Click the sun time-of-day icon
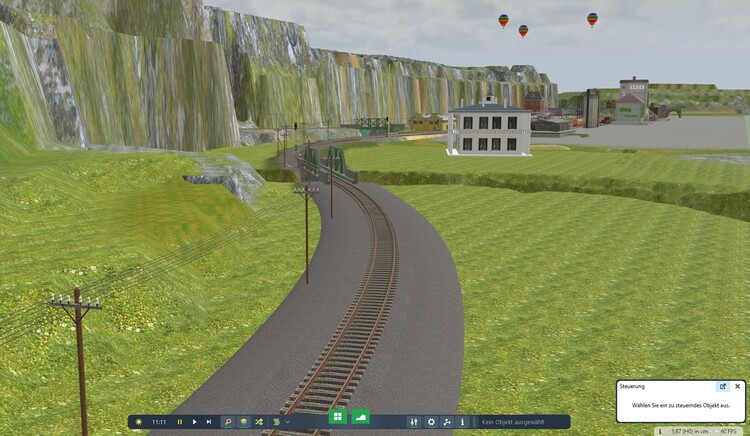 138,422
